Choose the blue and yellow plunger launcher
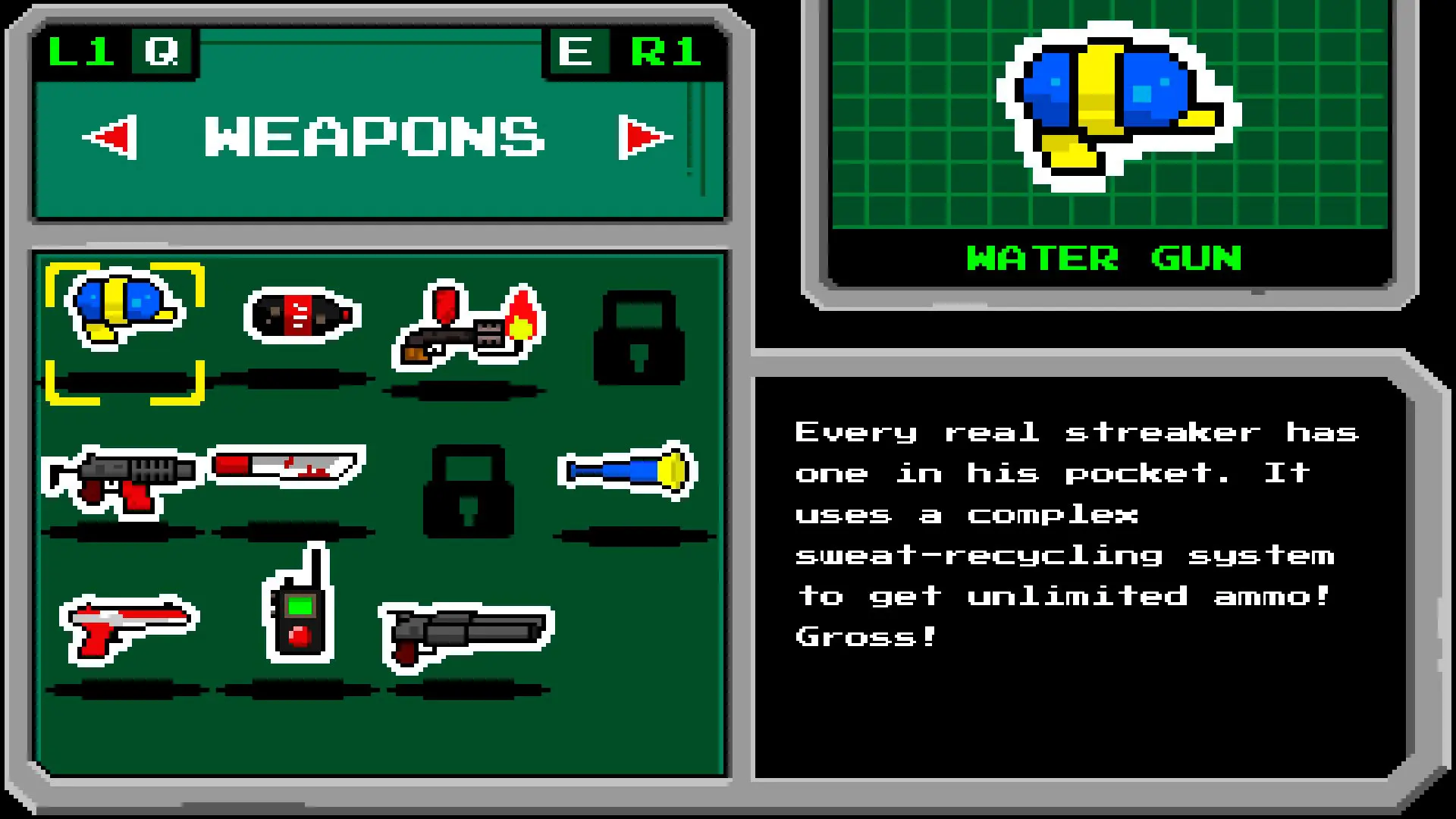Image resolution: width=1456 pixels, height=819 pixels. click(628, 471)
